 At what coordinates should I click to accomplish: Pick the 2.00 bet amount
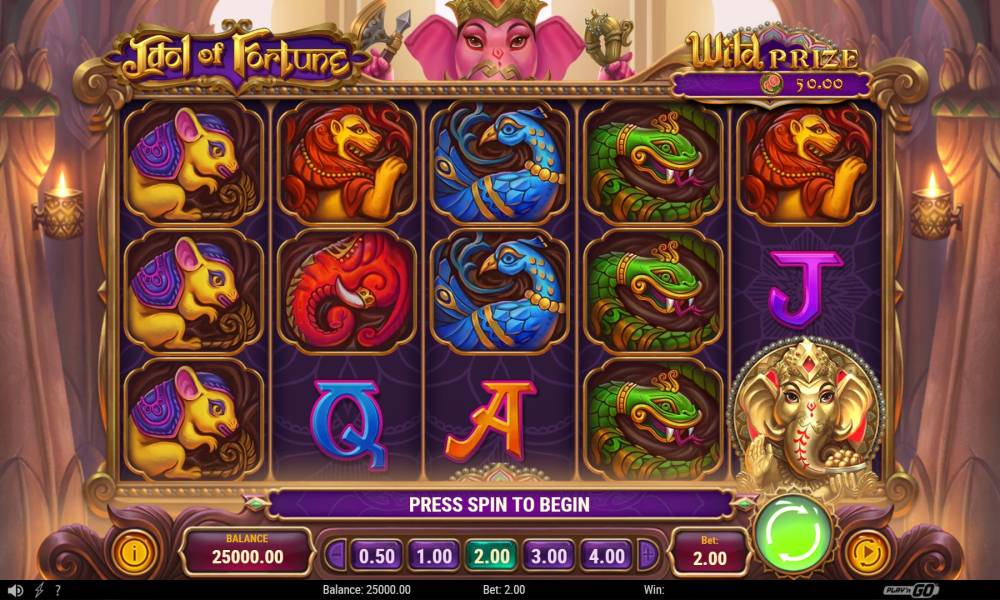(x=491, y=555)
